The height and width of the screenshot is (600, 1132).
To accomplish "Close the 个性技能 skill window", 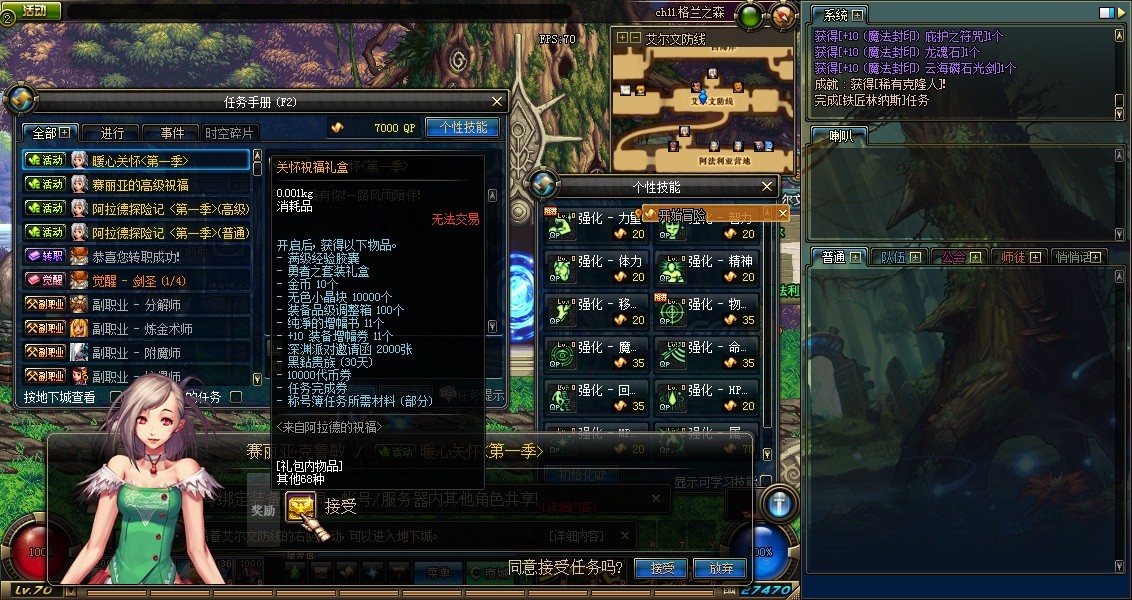I will point(767,186).
